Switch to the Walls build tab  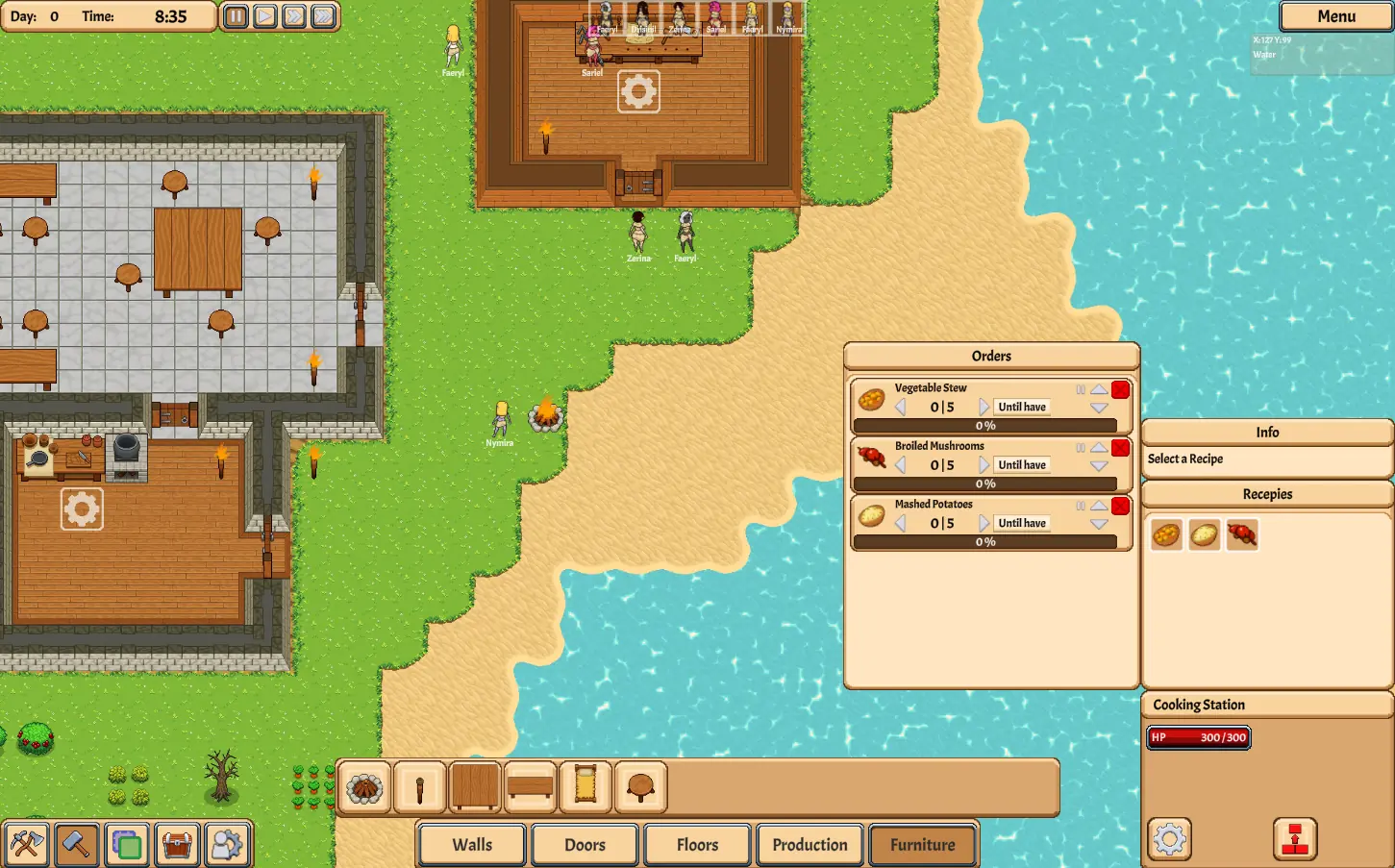click(x=472, y=845)
